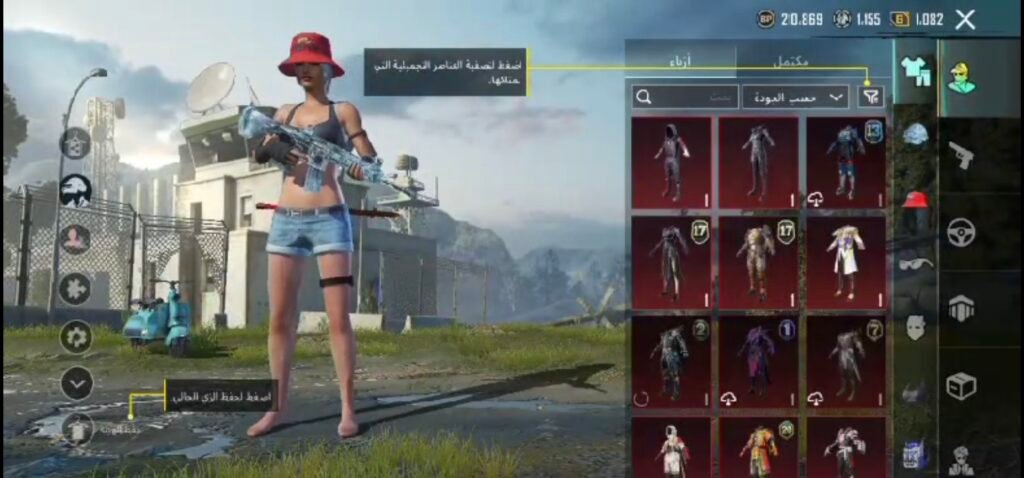Screen dimensions: 1024x478
Task: Open the steering wheel vehicles section
Action: tap(962, 232)
